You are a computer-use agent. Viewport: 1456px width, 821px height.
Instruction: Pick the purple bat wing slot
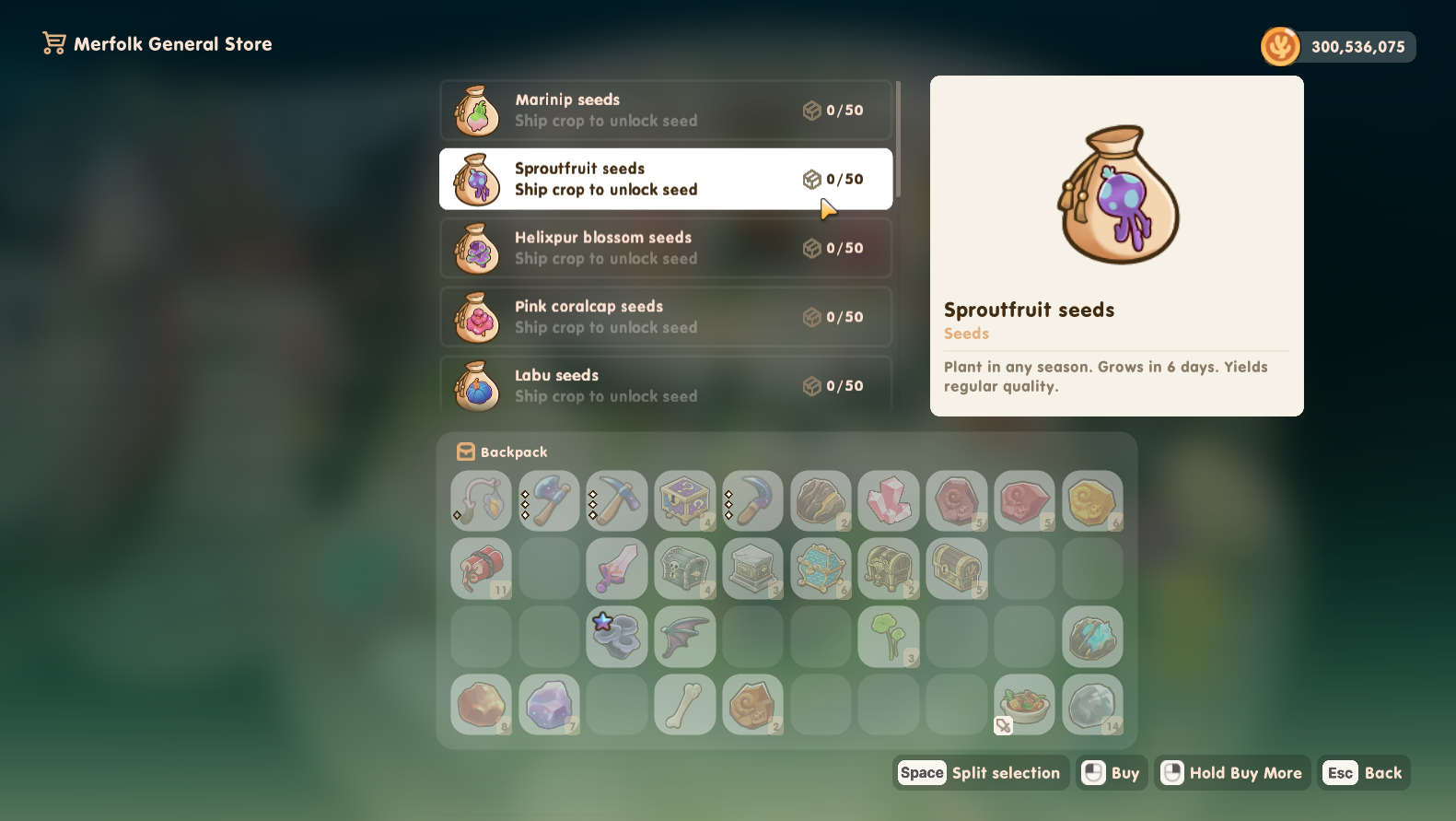(685, 637)
